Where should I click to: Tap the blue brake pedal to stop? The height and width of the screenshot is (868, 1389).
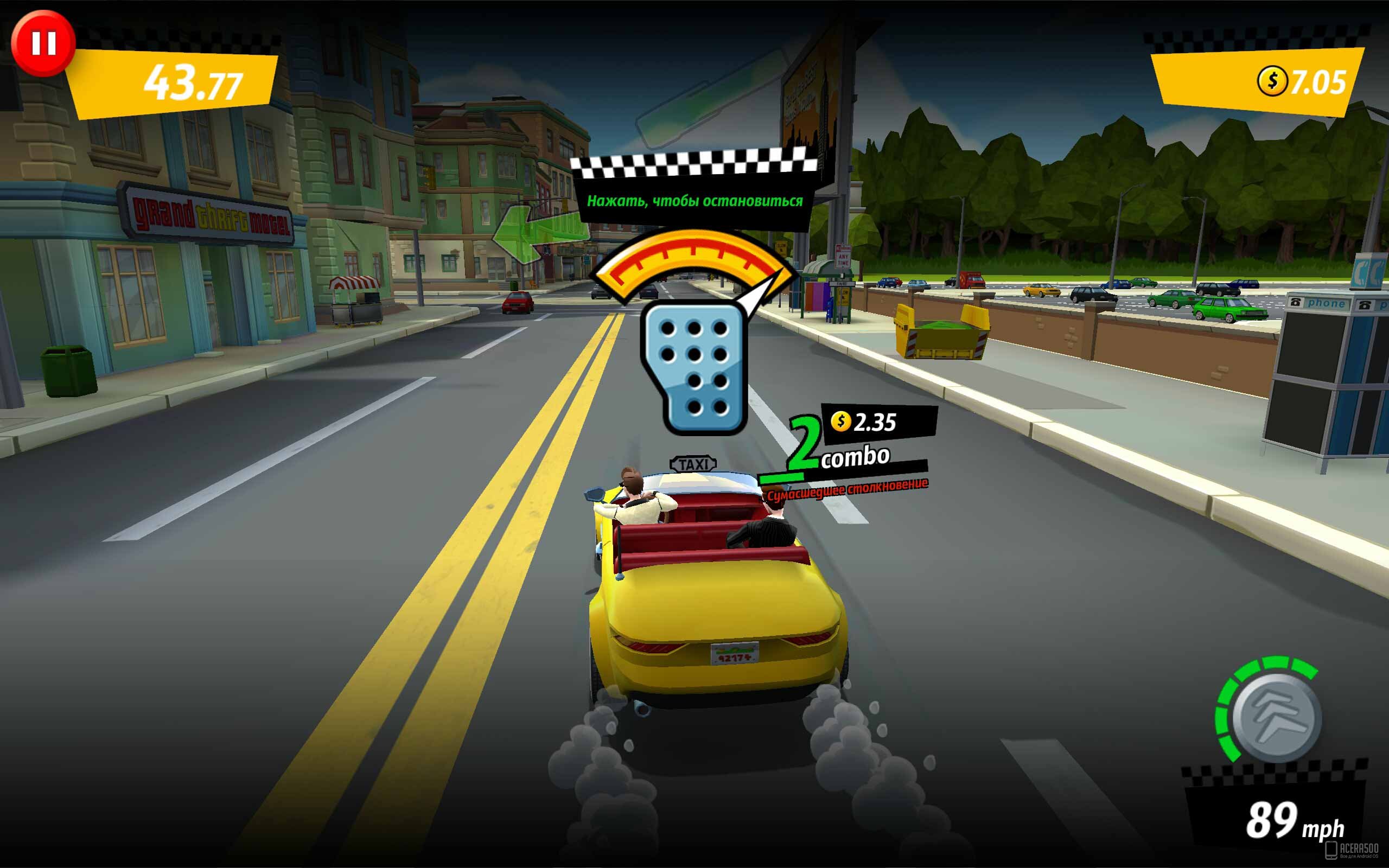(x=694, y=367)
